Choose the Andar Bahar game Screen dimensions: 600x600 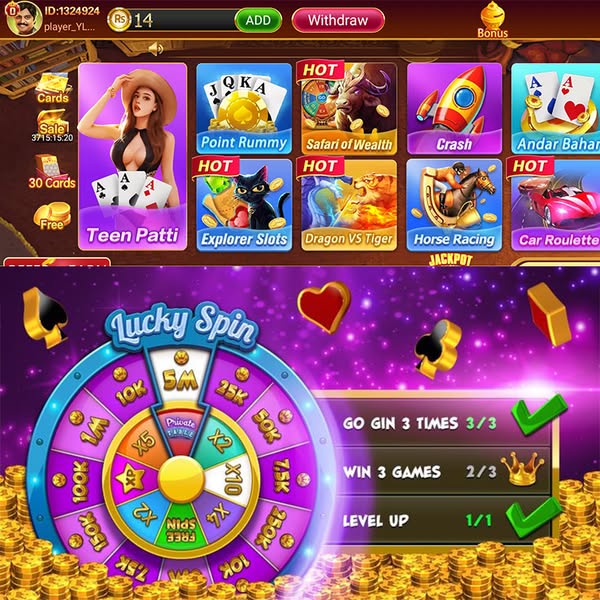click(555, 108)
